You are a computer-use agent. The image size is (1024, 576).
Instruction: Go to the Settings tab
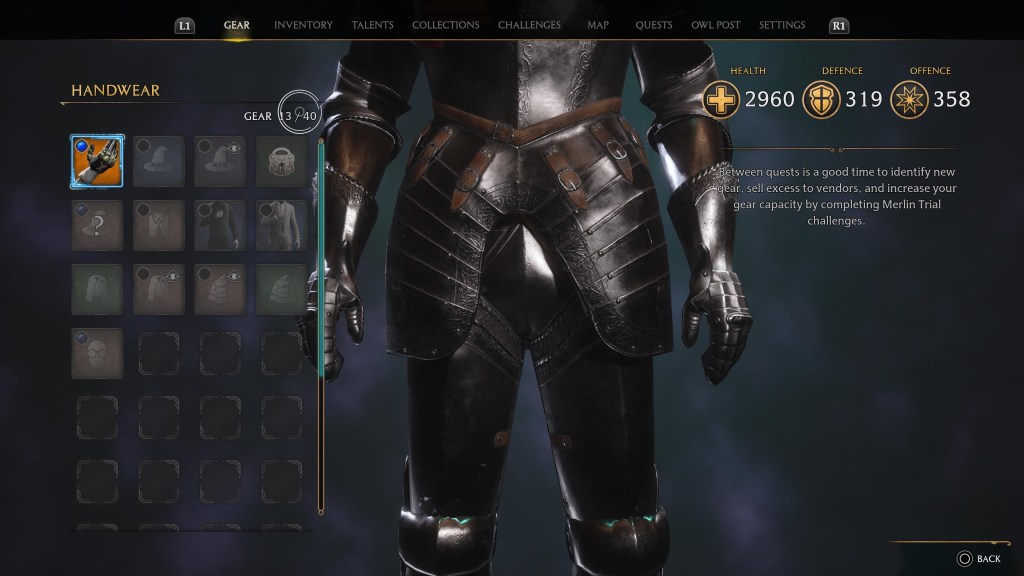pyautogui.click(x=782, y=25)
